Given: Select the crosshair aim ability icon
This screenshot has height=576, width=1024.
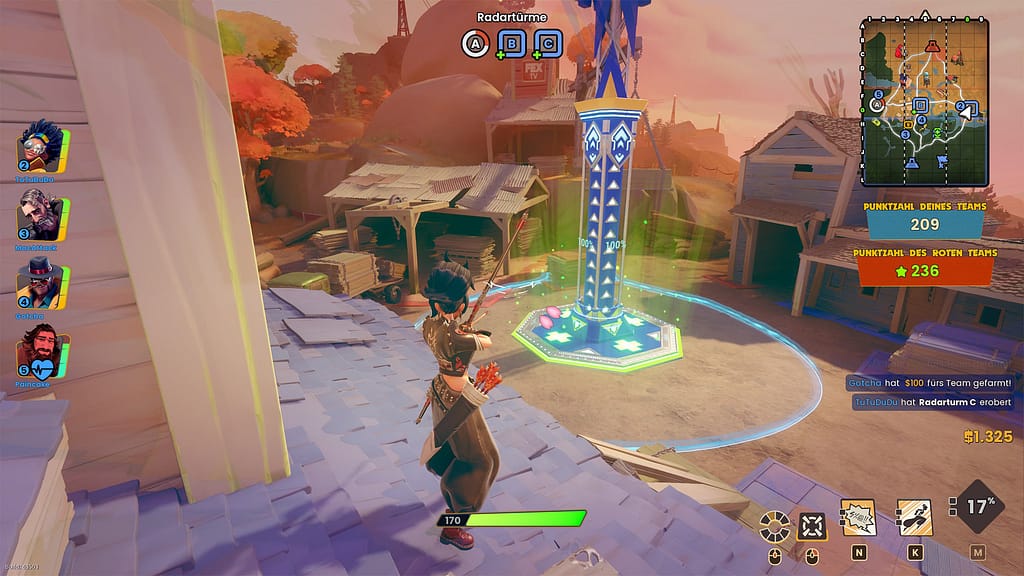Looking at the screenshot, I should tap(812, 524).
